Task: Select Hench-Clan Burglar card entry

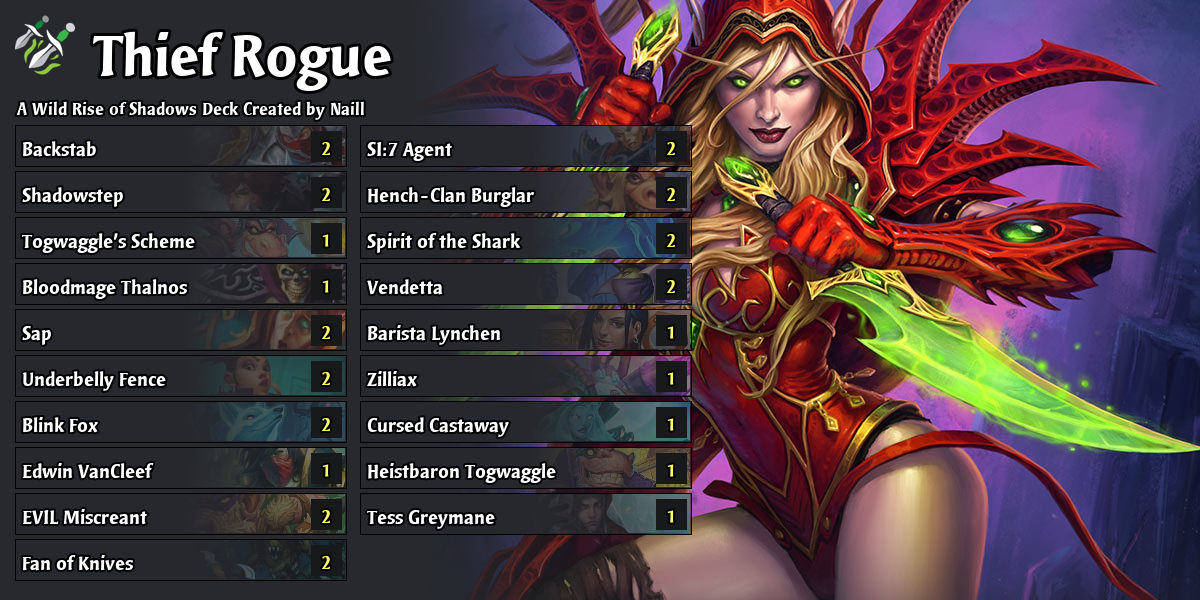Action: coord(525,196)
